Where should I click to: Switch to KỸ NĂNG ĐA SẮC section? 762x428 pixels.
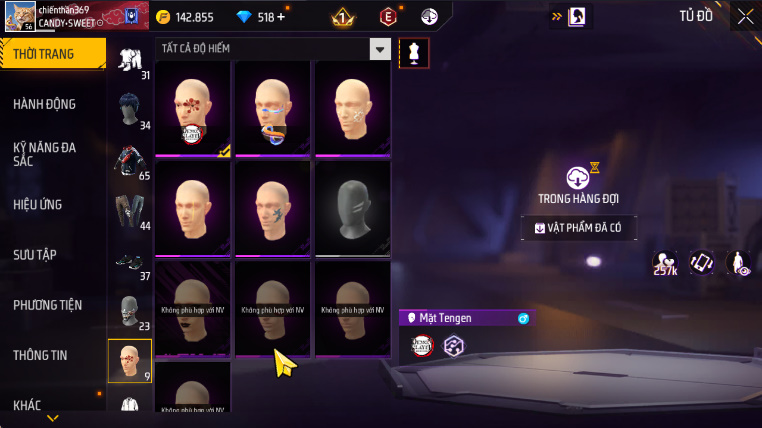tap(45, 154)
